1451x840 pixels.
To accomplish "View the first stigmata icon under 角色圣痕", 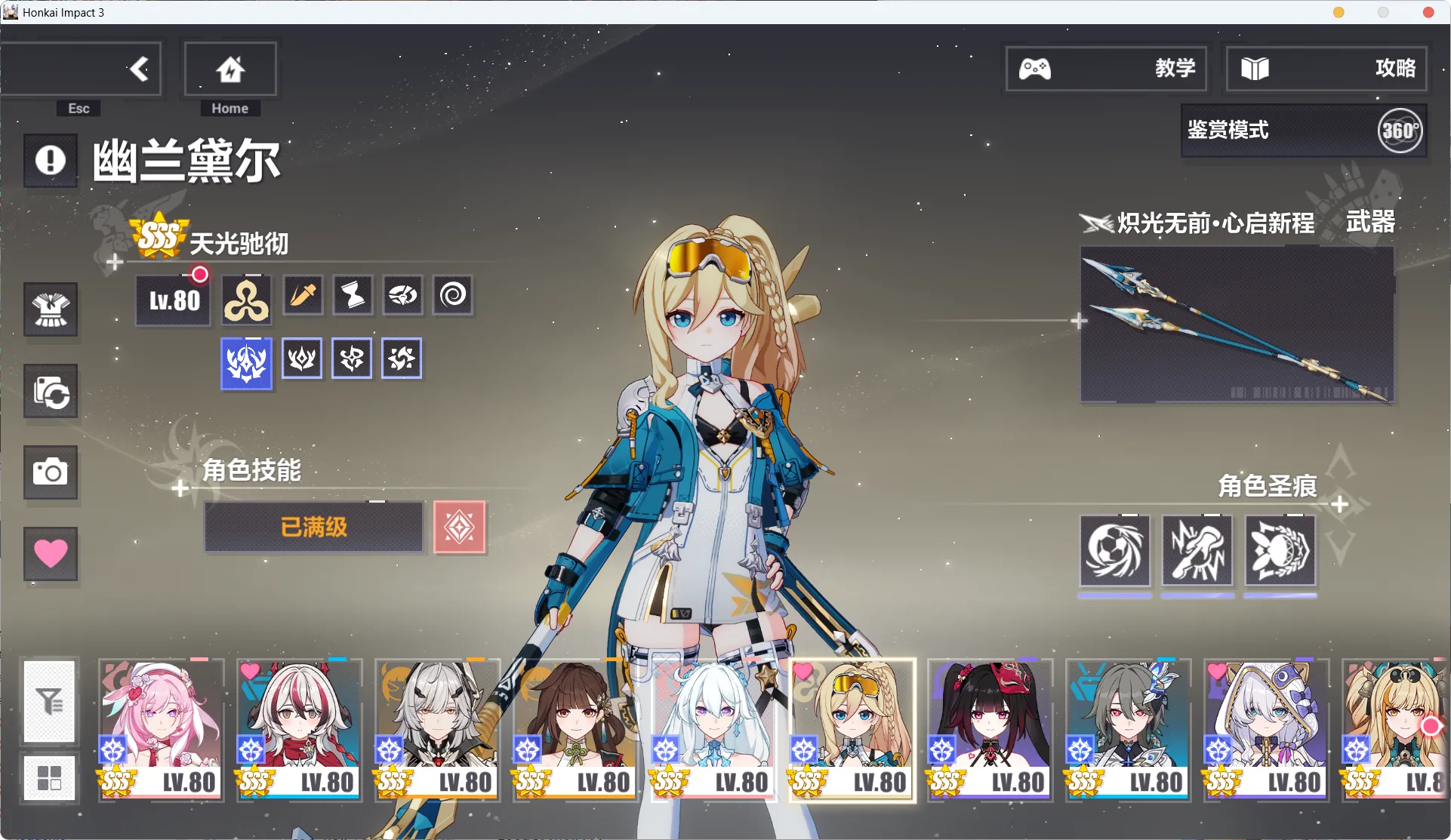I will pyautogui.click(x=1115, y=551).
